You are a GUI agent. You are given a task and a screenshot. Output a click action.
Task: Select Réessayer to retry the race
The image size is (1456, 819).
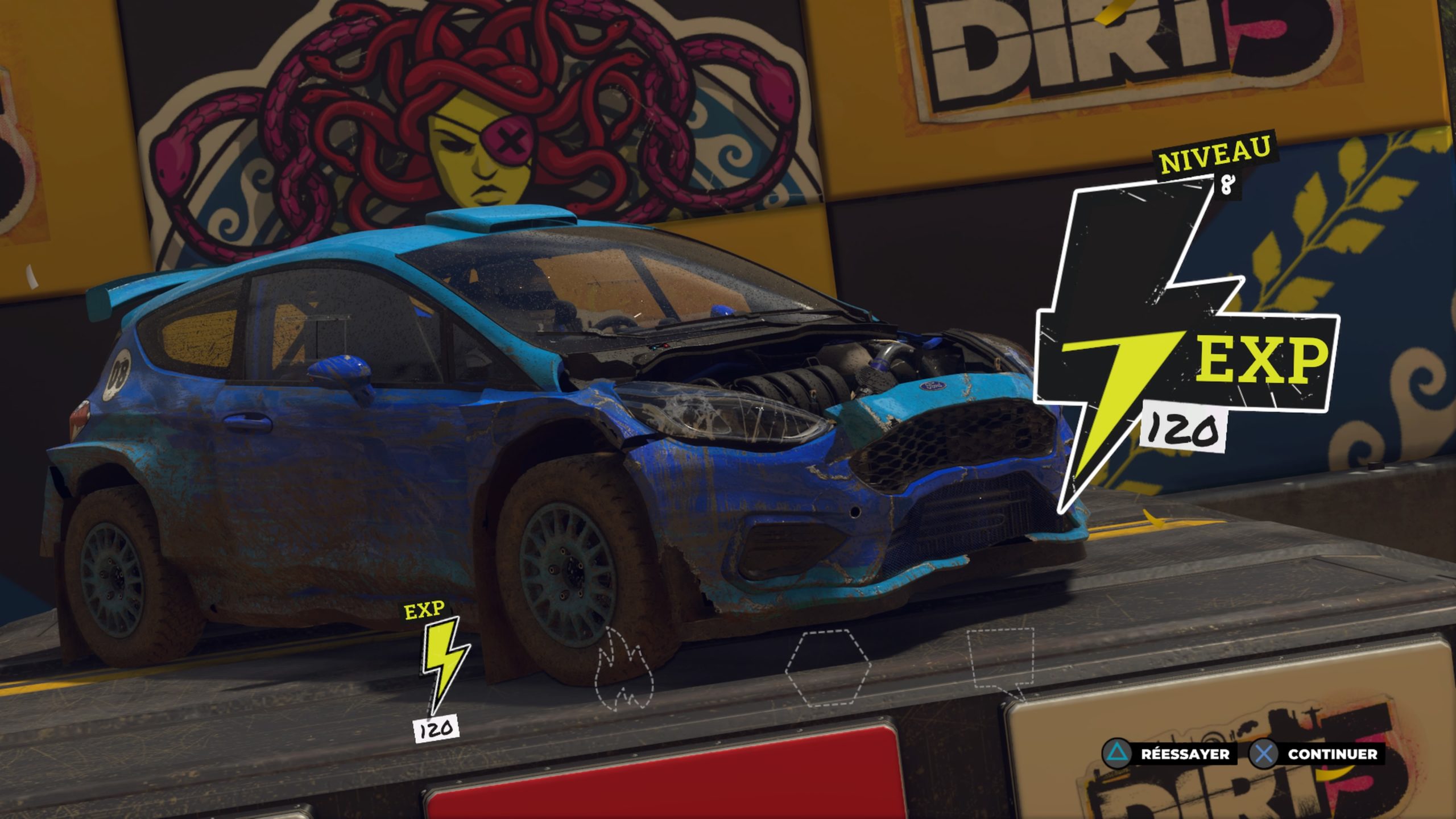pos(1173,754)
